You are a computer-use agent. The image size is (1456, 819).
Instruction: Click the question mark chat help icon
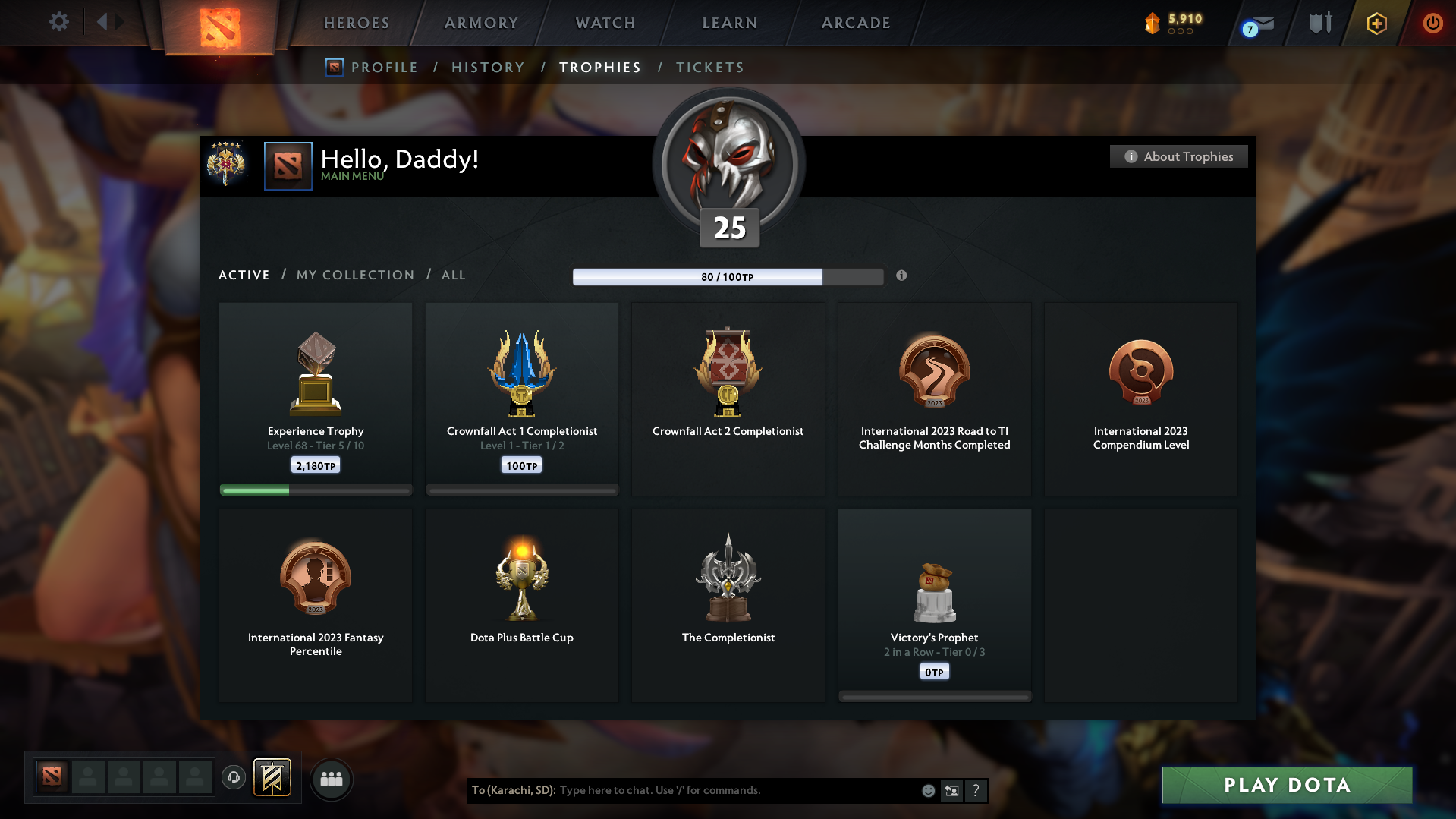pyautogui.click(x=976, y=790)
